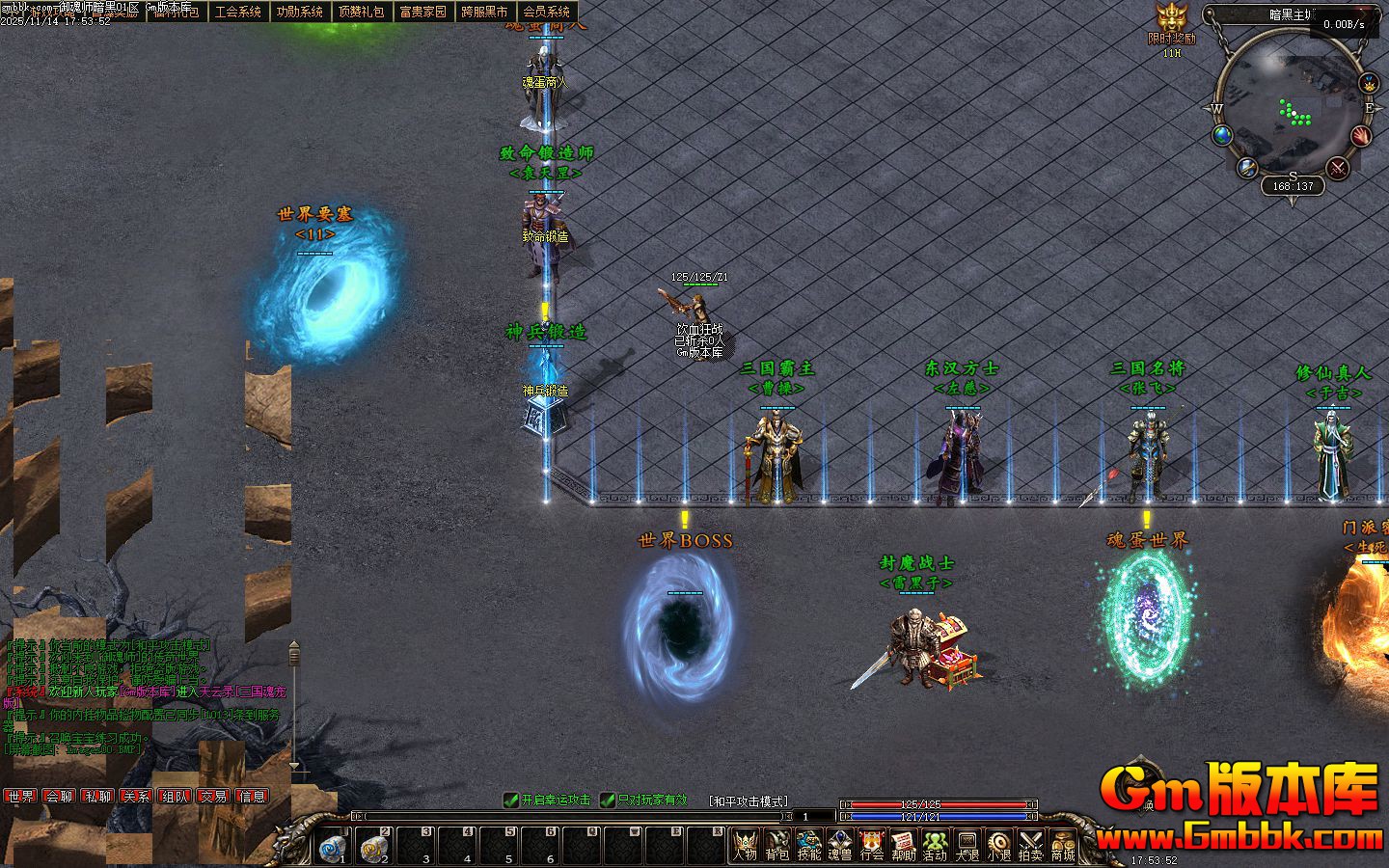
Task: Open the 交易 trade button
Action: (x=213, y=797)
